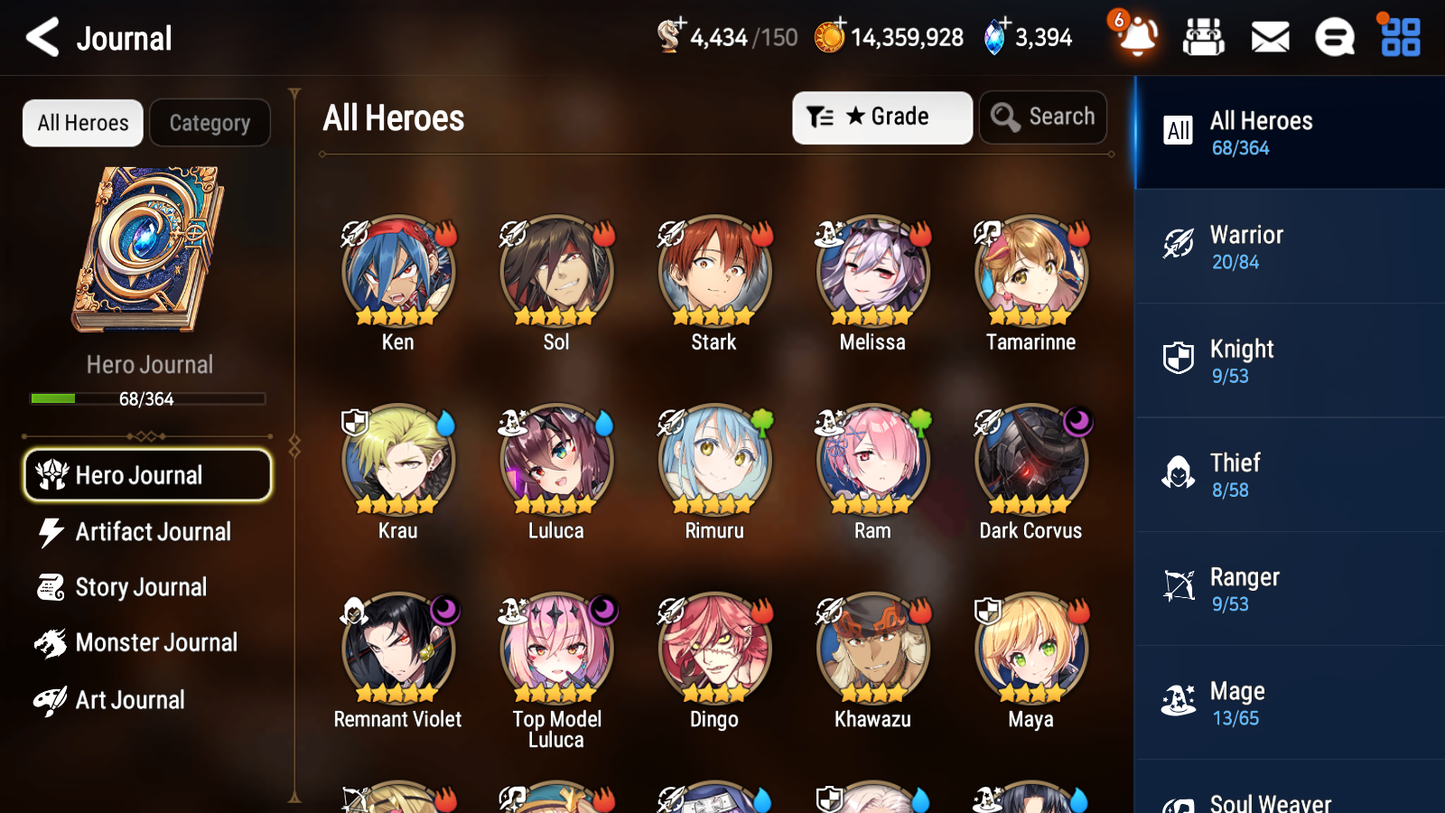This screenshot has width=1445, height=813.
Task: Open the Artifact Journal
Action: point(152,532)
